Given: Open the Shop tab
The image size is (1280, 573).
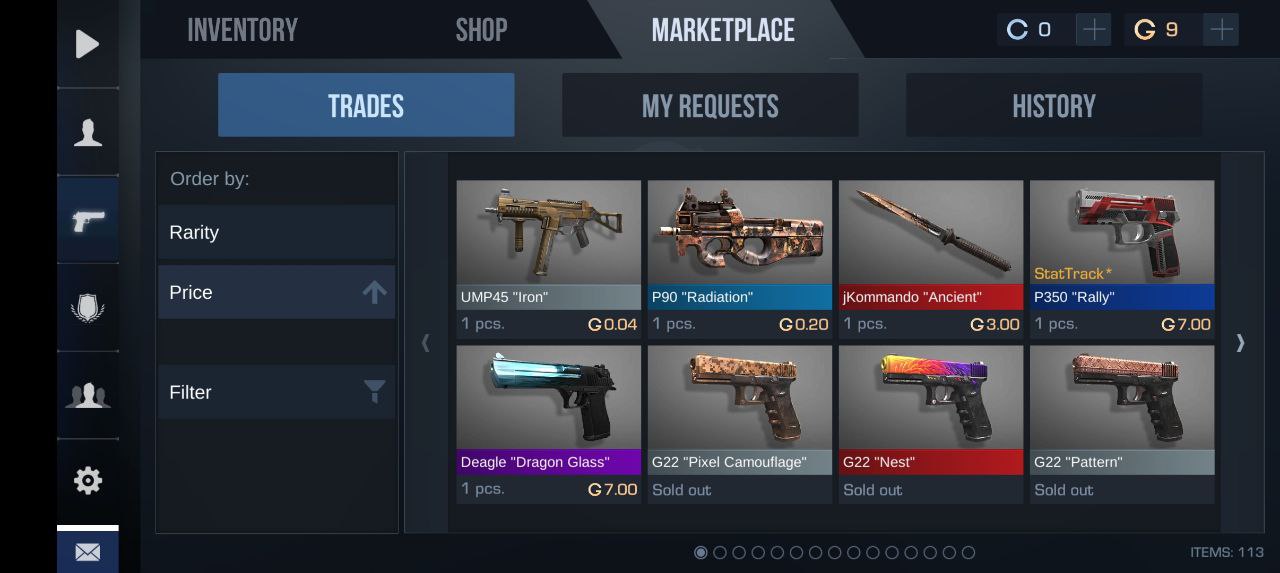Looking at the screenshot, I should (x=481, y=30).
